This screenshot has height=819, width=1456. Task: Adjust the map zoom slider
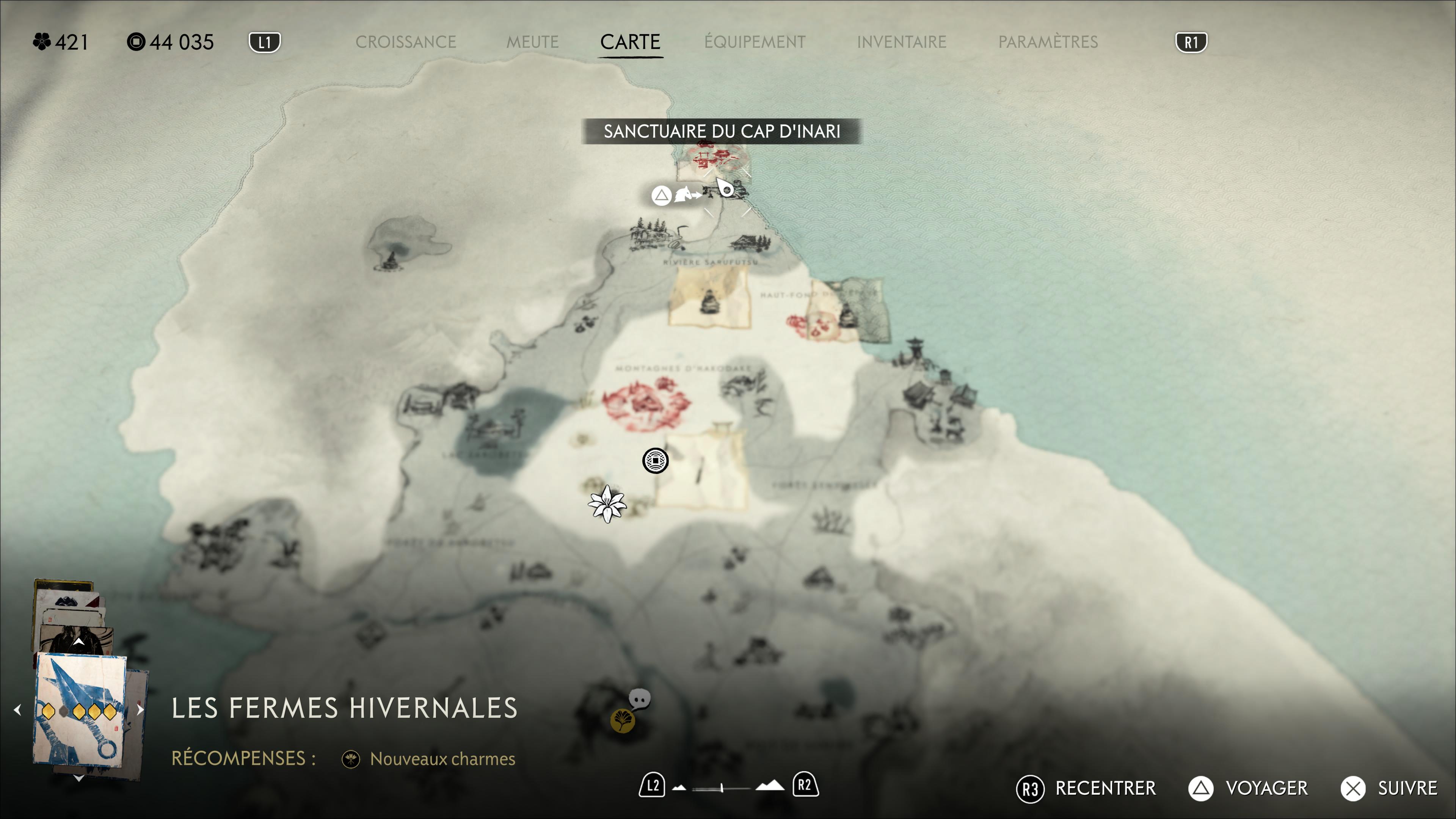click(x=722, y=788)
